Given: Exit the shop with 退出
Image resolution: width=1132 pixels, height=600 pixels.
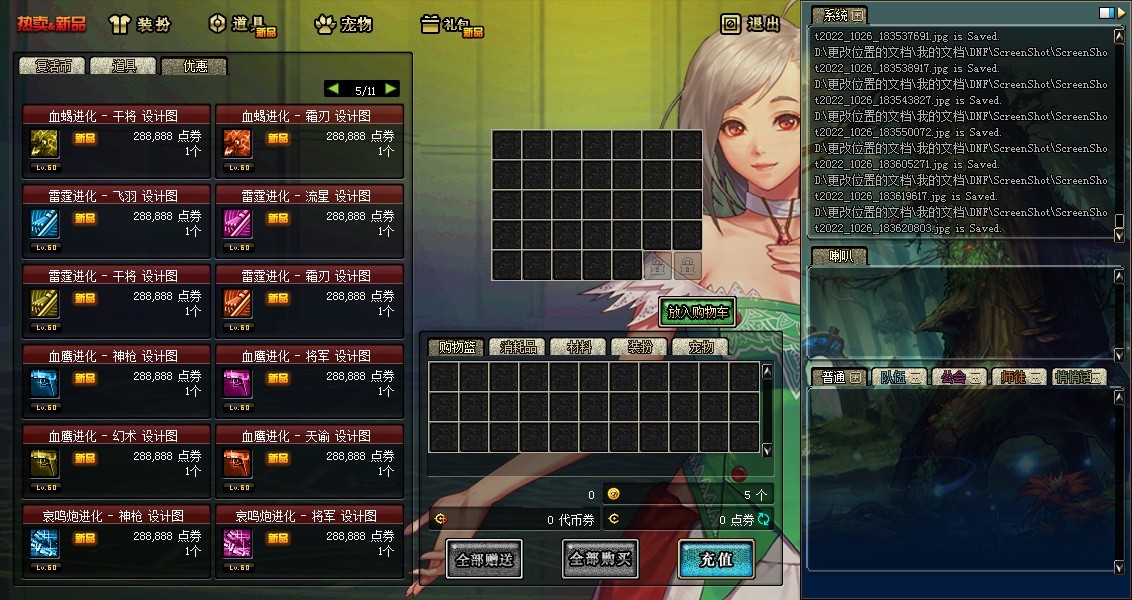Looking at the screenshot, I should click(751, 24).
